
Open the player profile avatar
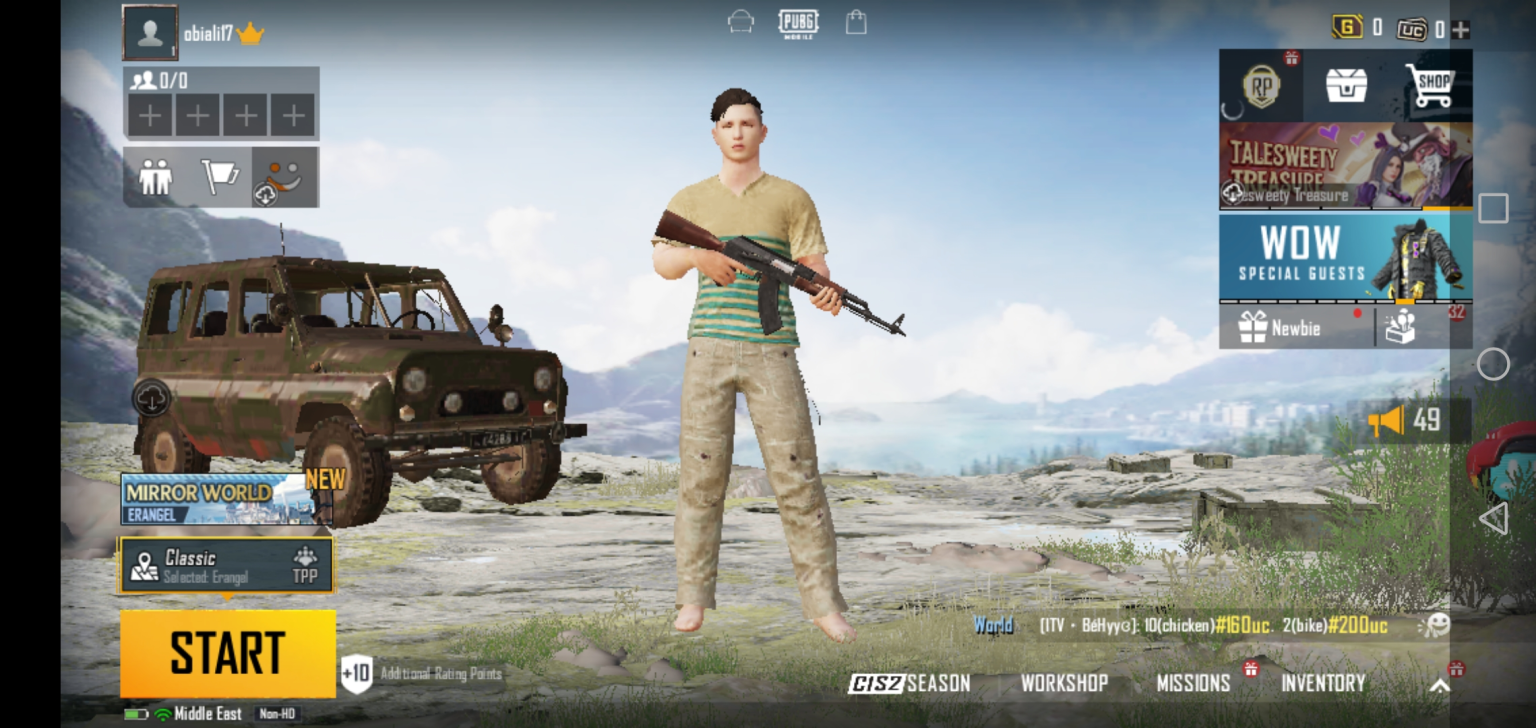point(150,33)
